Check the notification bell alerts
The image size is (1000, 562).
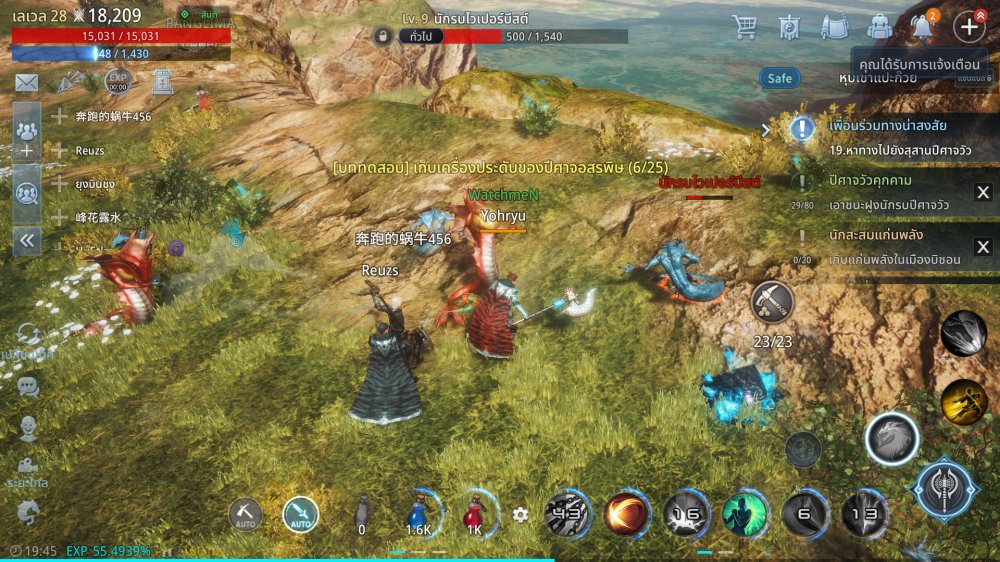924,27
